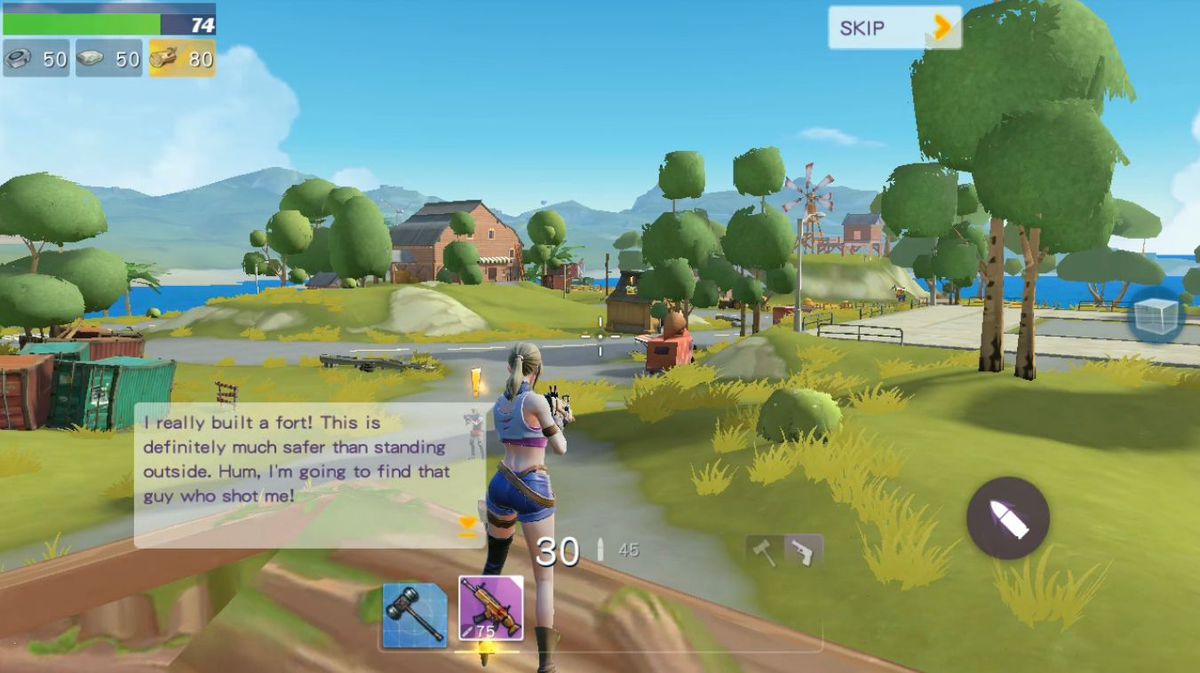This screenshot has width=1200, height=673.
Task: Select the hammer slot in the hotbar
Action: tap(414, 612)
